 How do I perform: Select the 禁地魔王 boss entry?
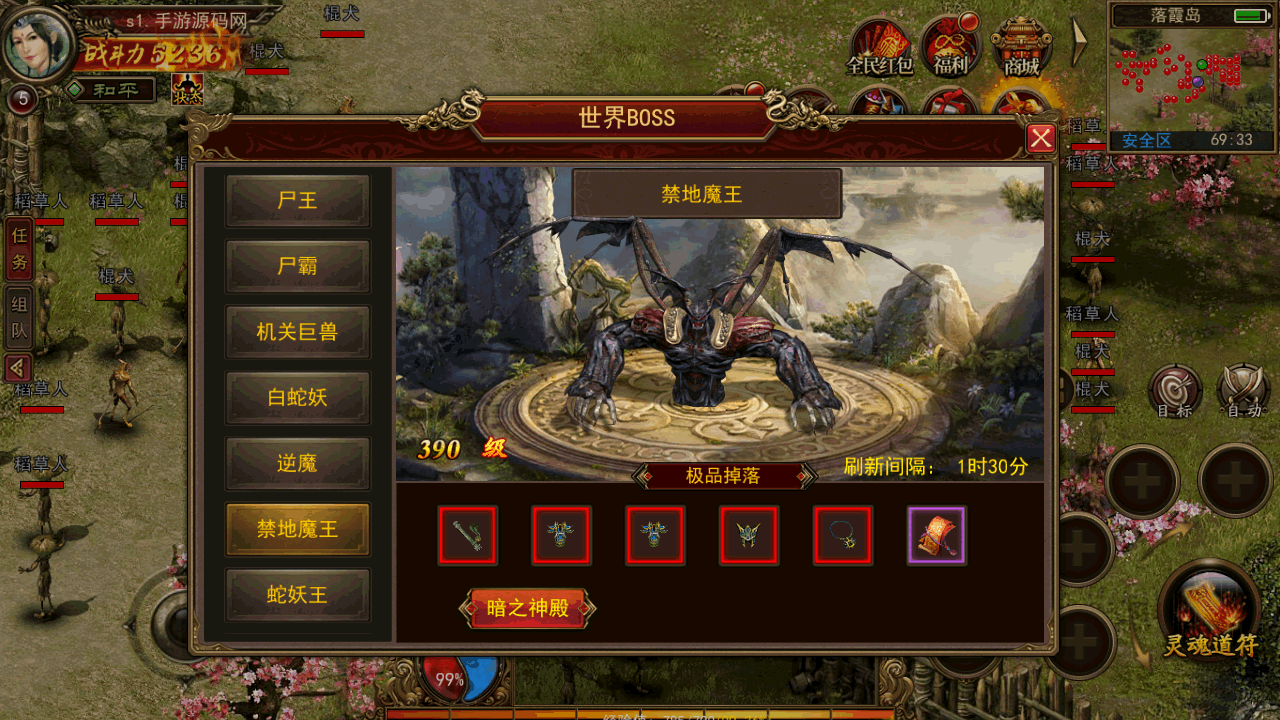(298, 529)
